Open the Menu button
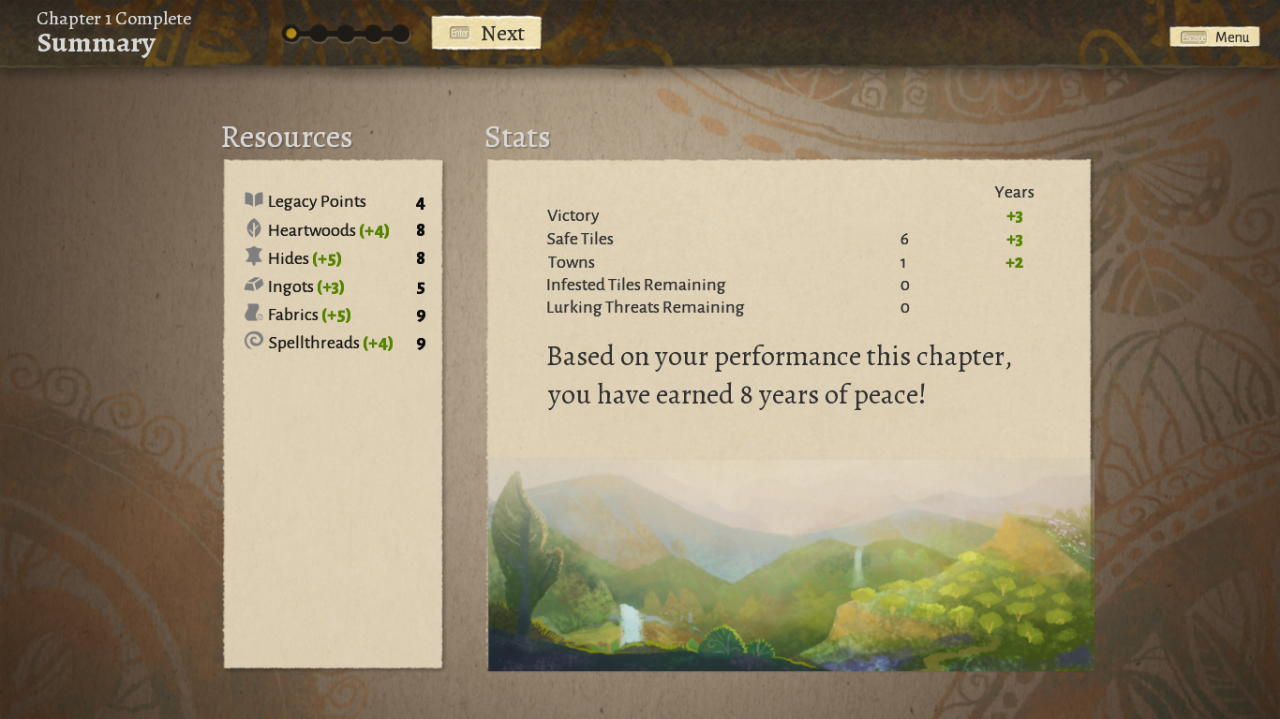This screenshot has width=1280, height=719. (1214, 37)
